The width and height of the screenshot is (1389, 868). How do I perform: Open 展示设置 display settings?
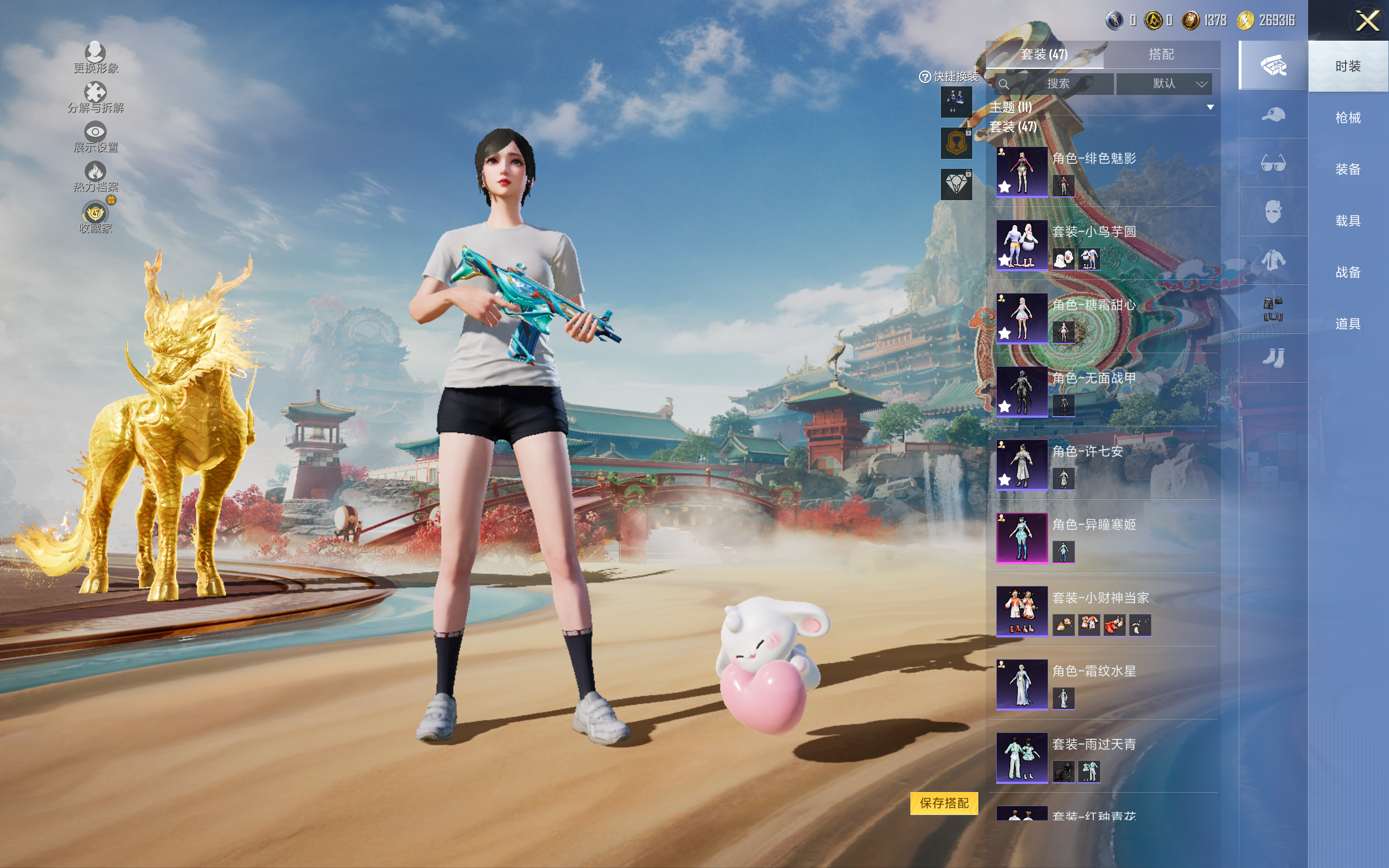coord(95,137)
